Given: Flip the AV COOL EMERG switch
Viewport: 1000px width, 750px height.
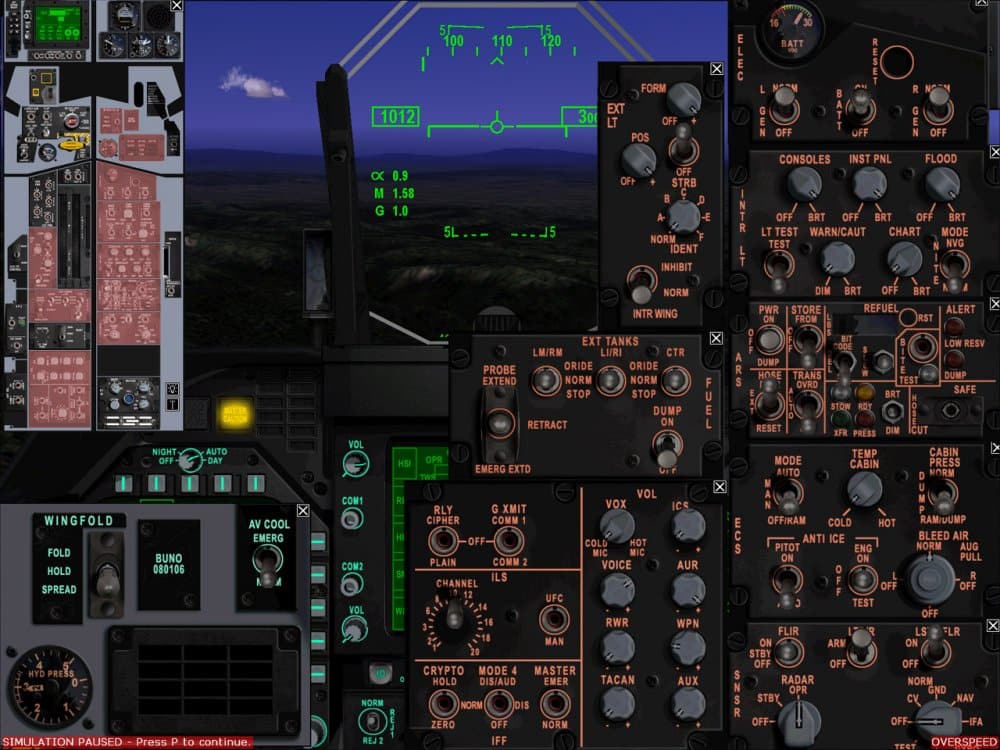Looking at the screenshot, I should click(266, 558).
